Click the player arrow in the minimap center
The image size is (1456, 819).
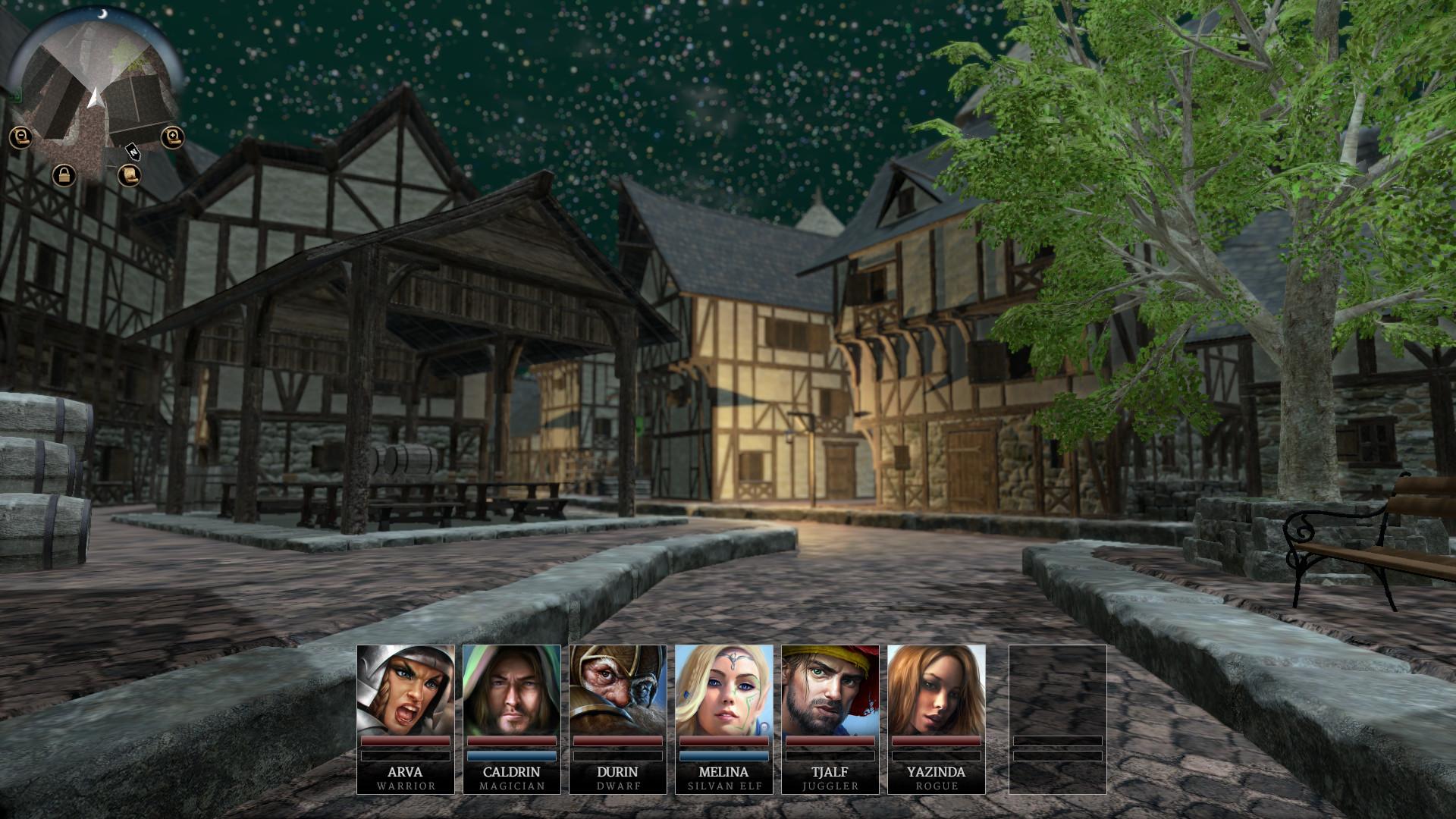tap(96, 97)
